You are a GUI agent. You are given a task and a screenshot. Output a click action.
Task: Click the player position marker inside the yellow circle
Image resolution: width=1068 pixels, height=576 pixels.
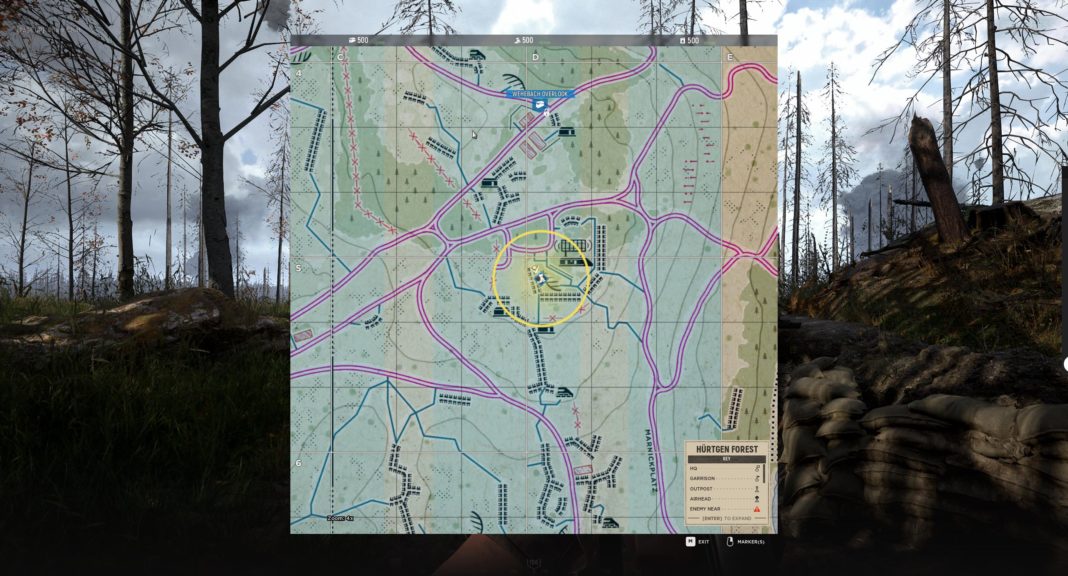tap(541, 279)
